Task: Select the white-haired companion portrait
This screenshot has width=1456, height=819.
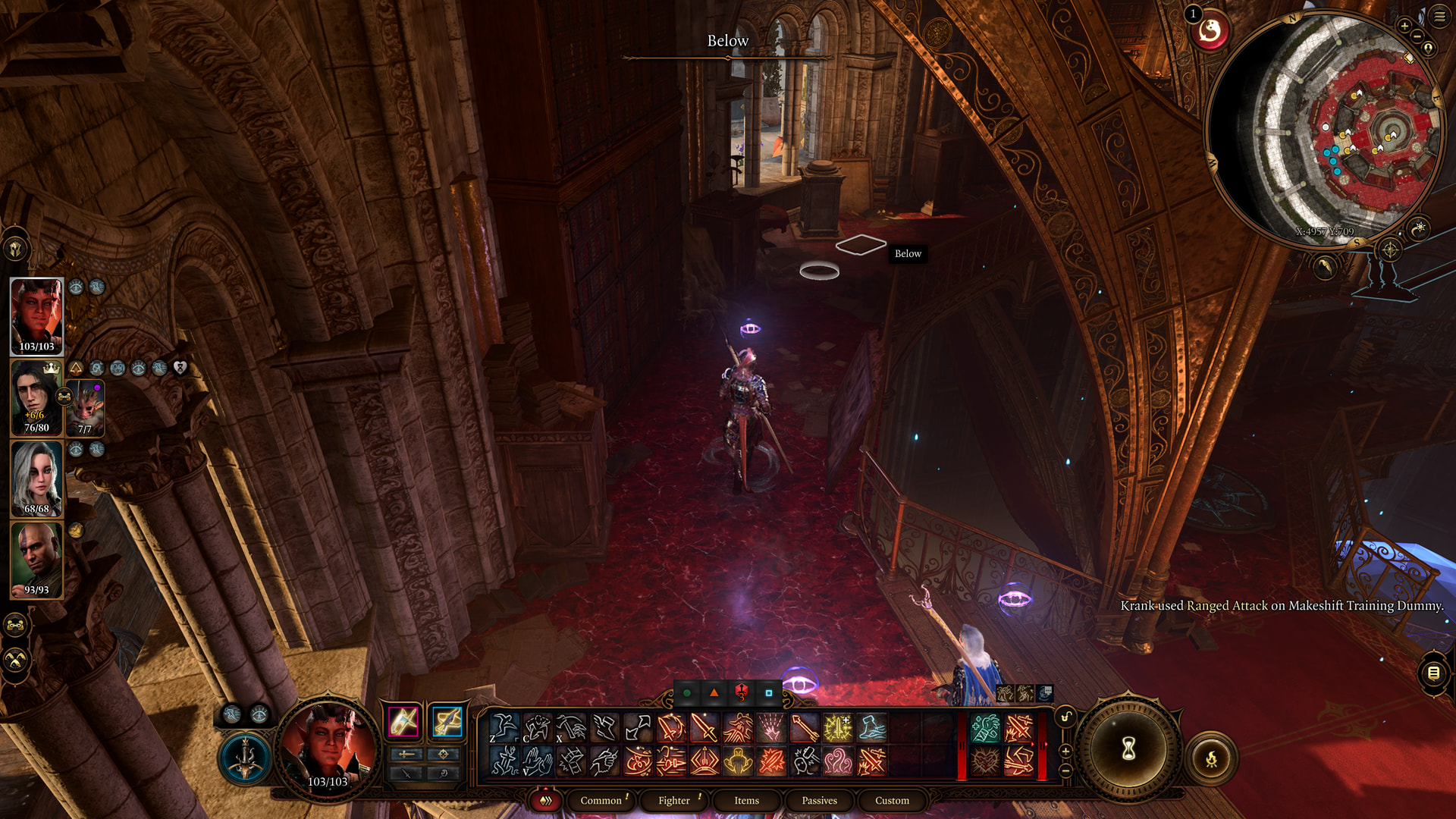Action: (36, 479)
